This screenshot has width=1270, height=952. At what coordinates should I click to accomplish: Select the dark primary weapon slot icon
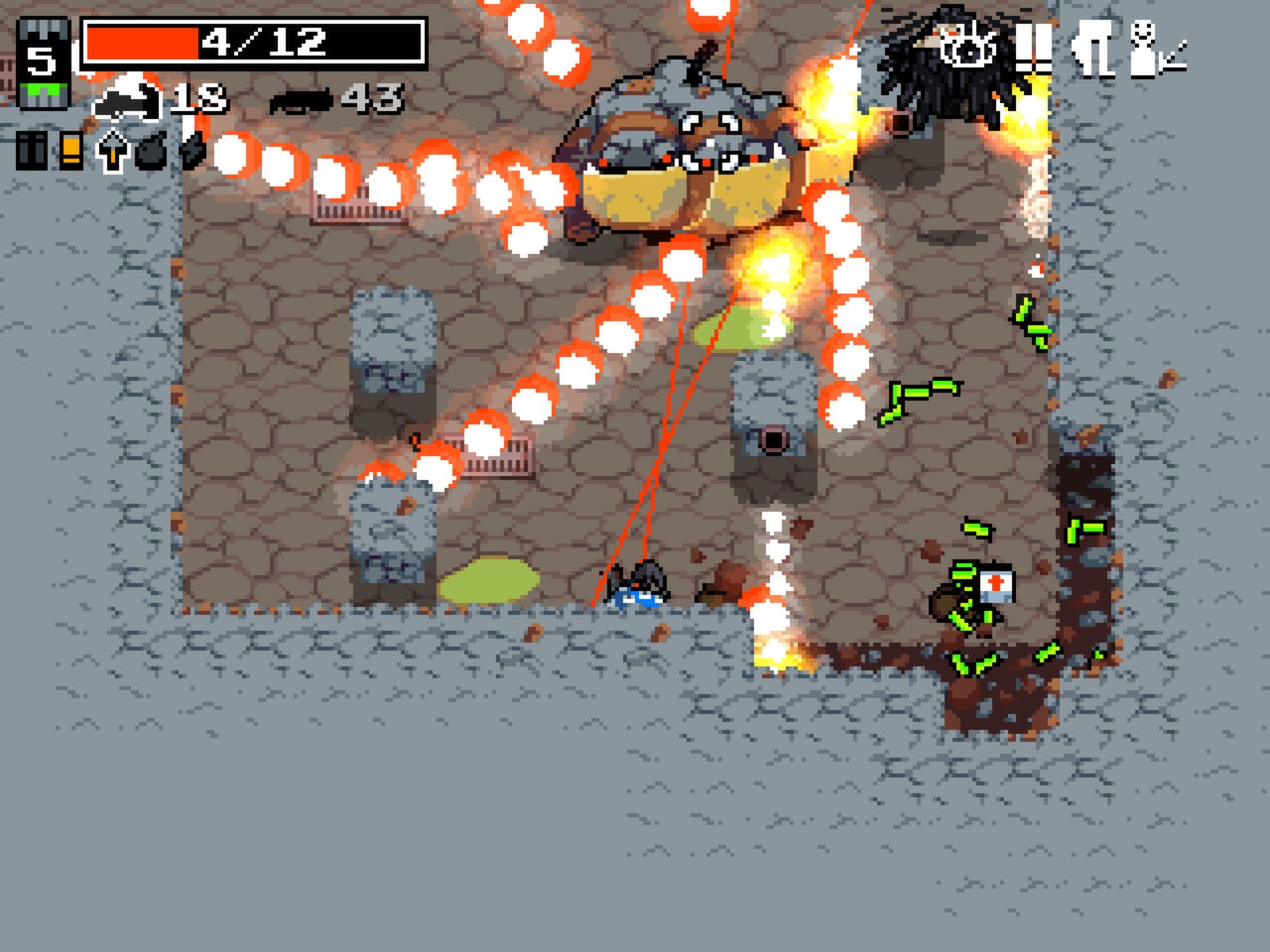coord(31,152)
